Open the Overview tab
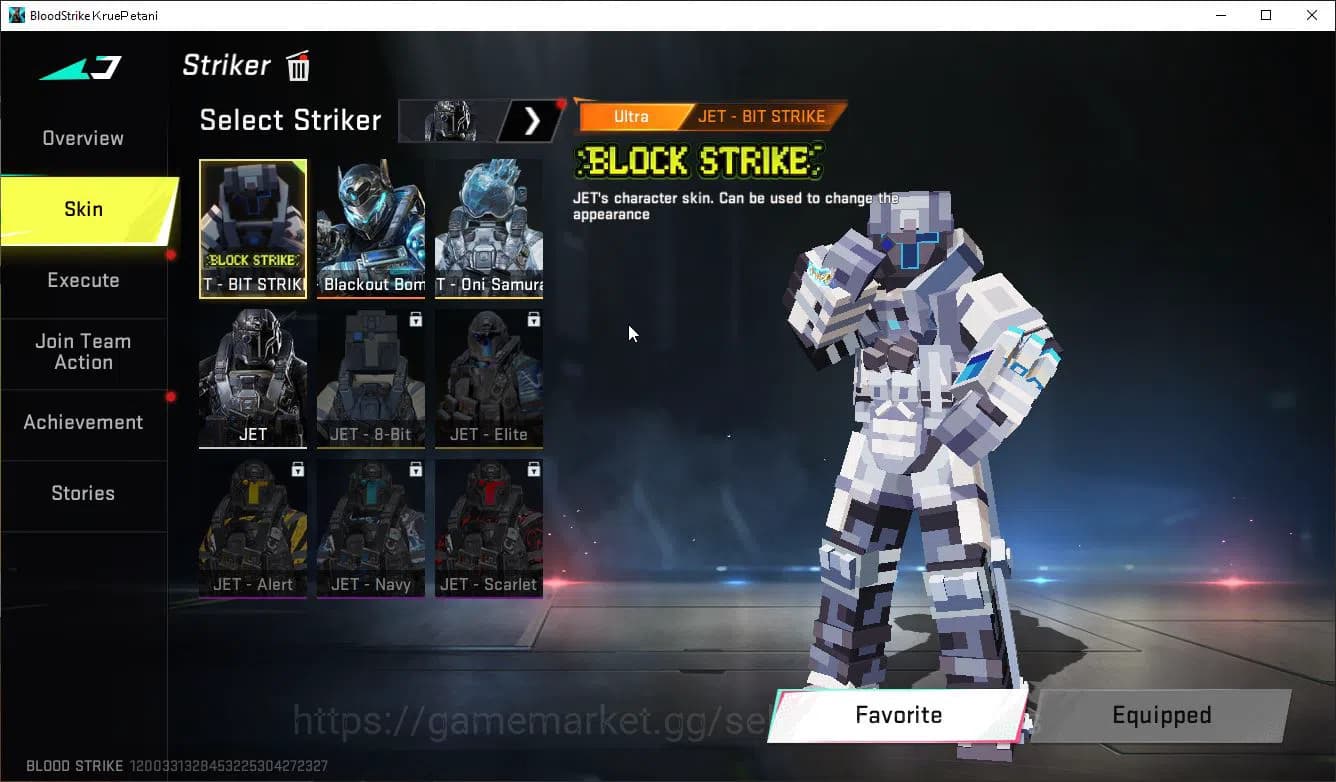This screenshot has width=1336, height=782. pyautogui.click(x=82, y=137)
